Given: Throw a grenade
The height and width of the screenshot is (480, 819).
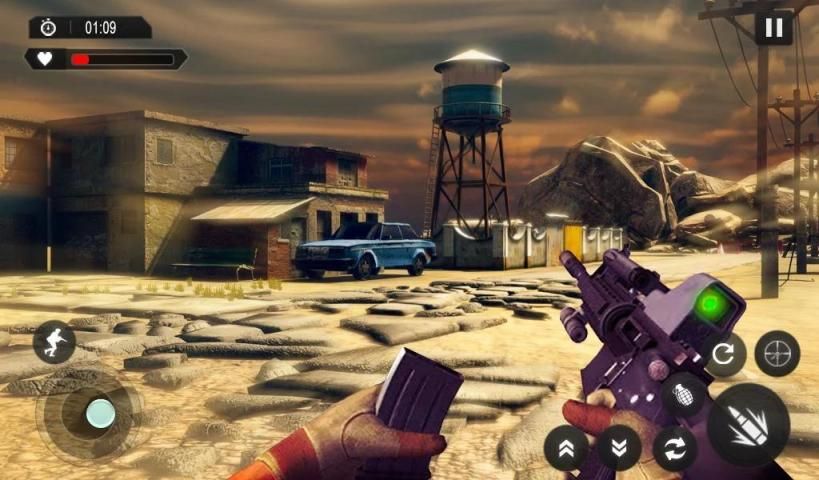Looking at the screenshot, I should click(x=682, y=394).
